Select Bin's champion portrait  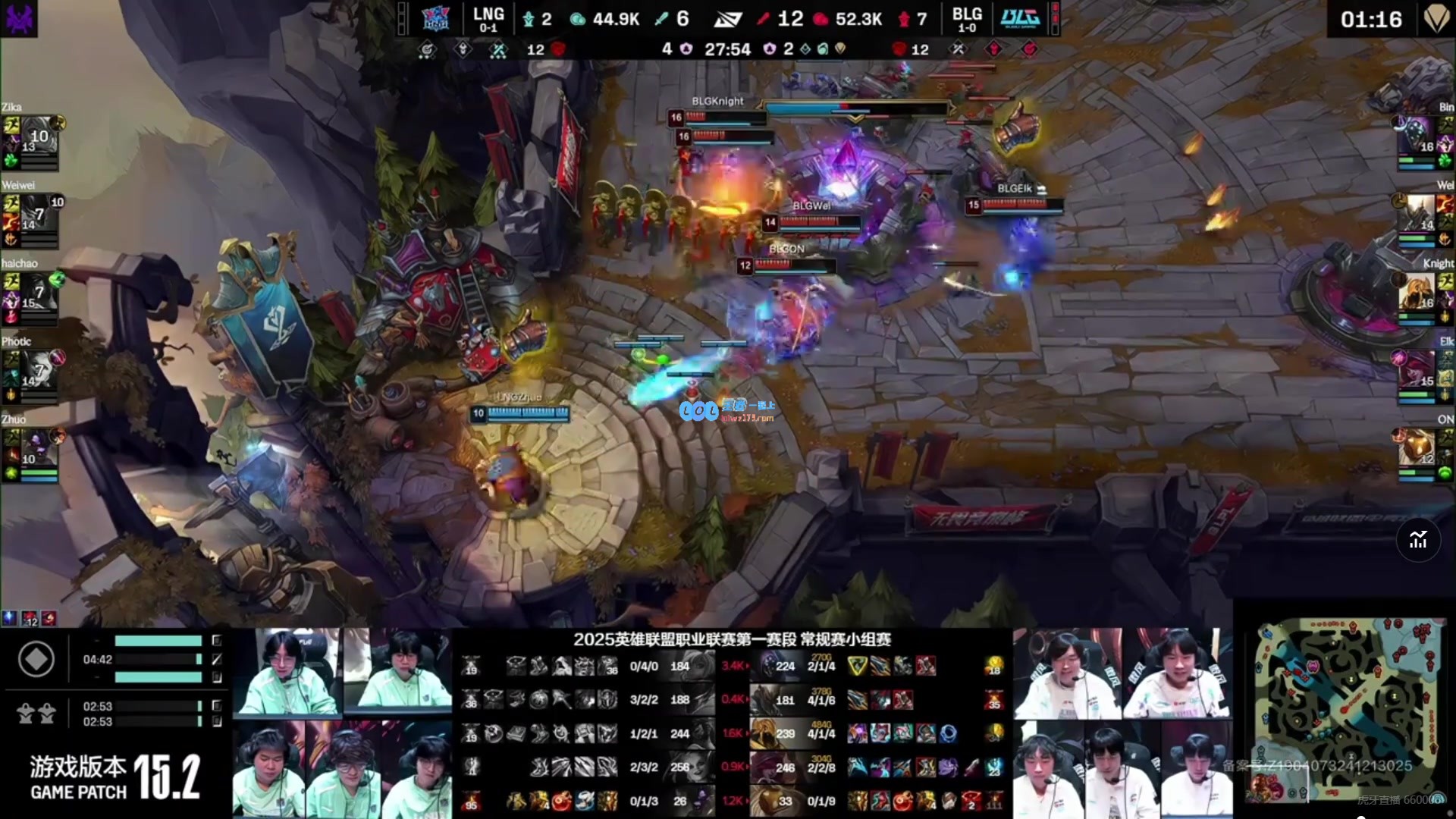[1416, 136]
